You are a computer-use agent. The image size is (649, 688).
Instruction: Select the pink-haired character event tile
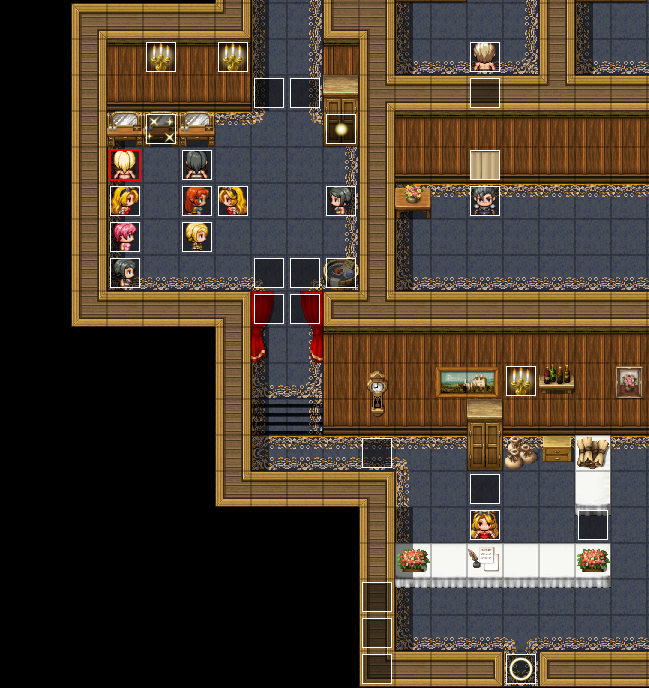coord(125,237)
